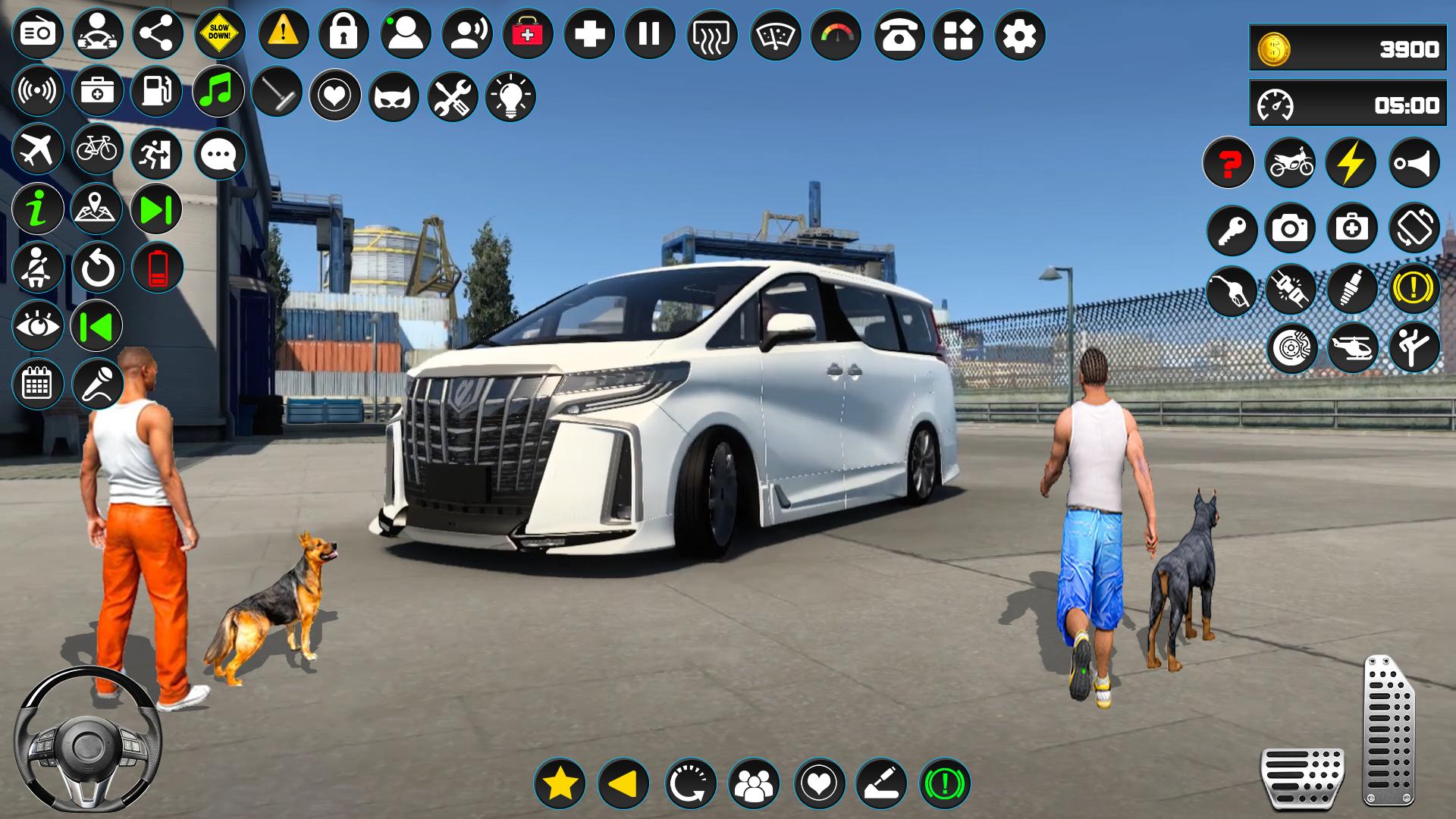Screen dimensions: 1456x819
Task: Click the steering wheel control
Action: click(87, 741)
